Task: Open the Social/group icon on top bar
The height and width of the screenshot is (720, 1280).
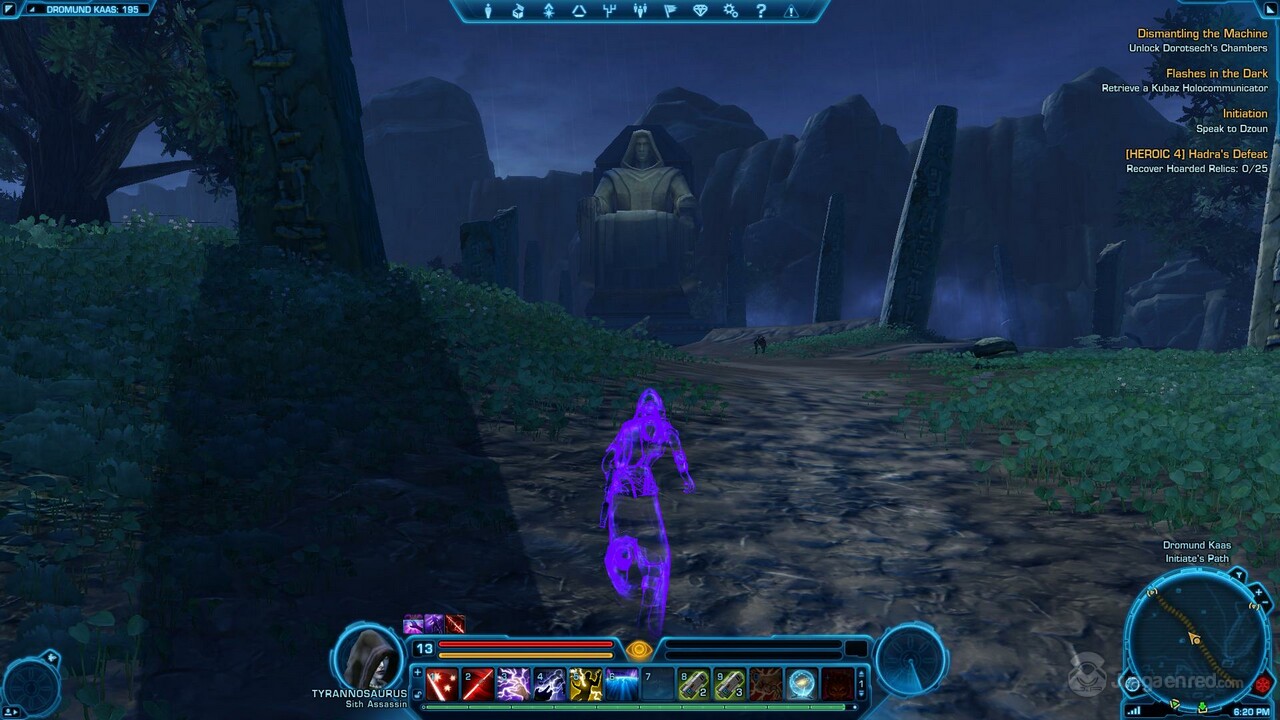Action: [x=640, y=11]
